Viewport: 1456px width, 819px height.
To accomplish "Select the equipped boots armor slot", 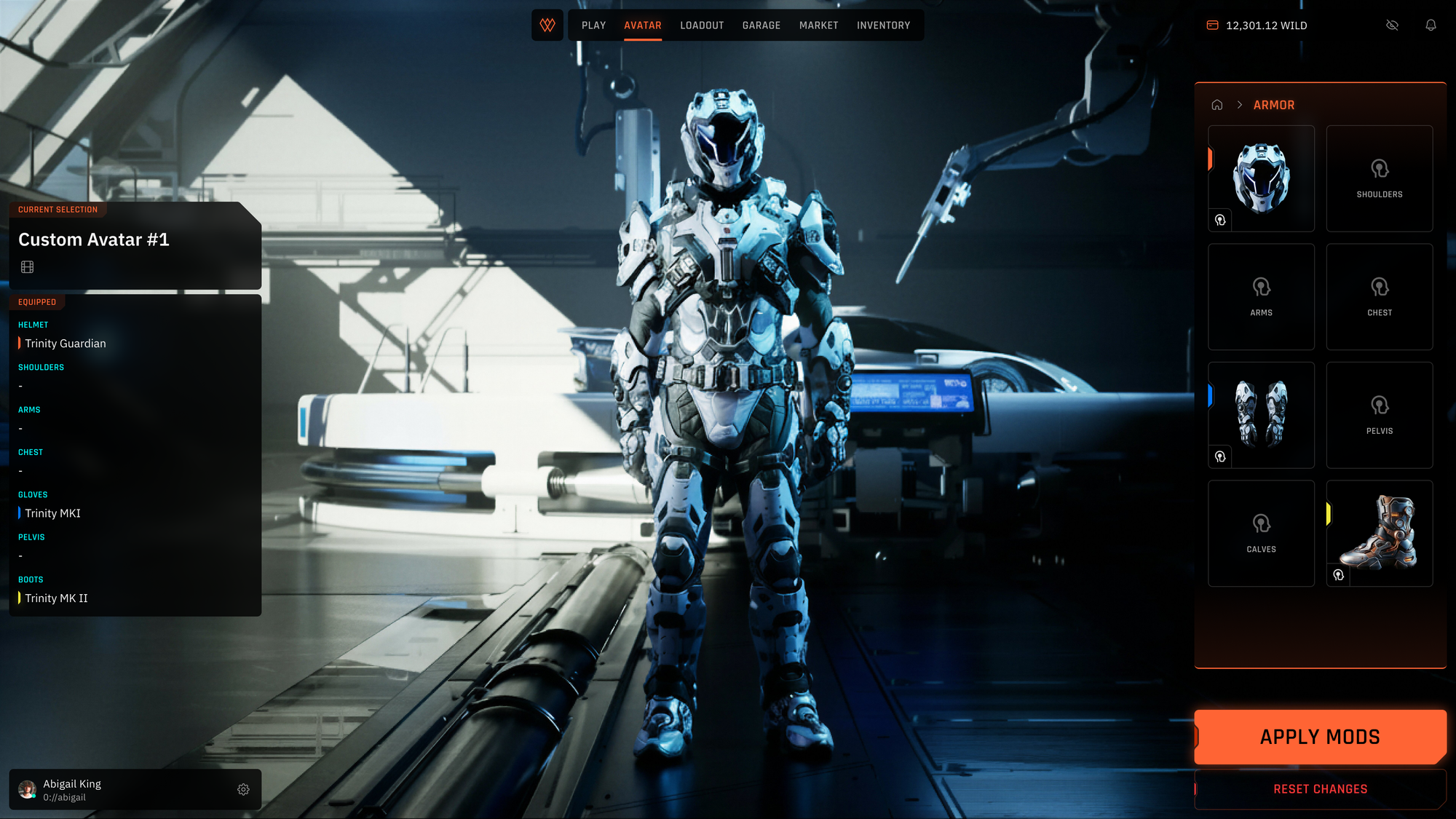I will point(1380,533).
